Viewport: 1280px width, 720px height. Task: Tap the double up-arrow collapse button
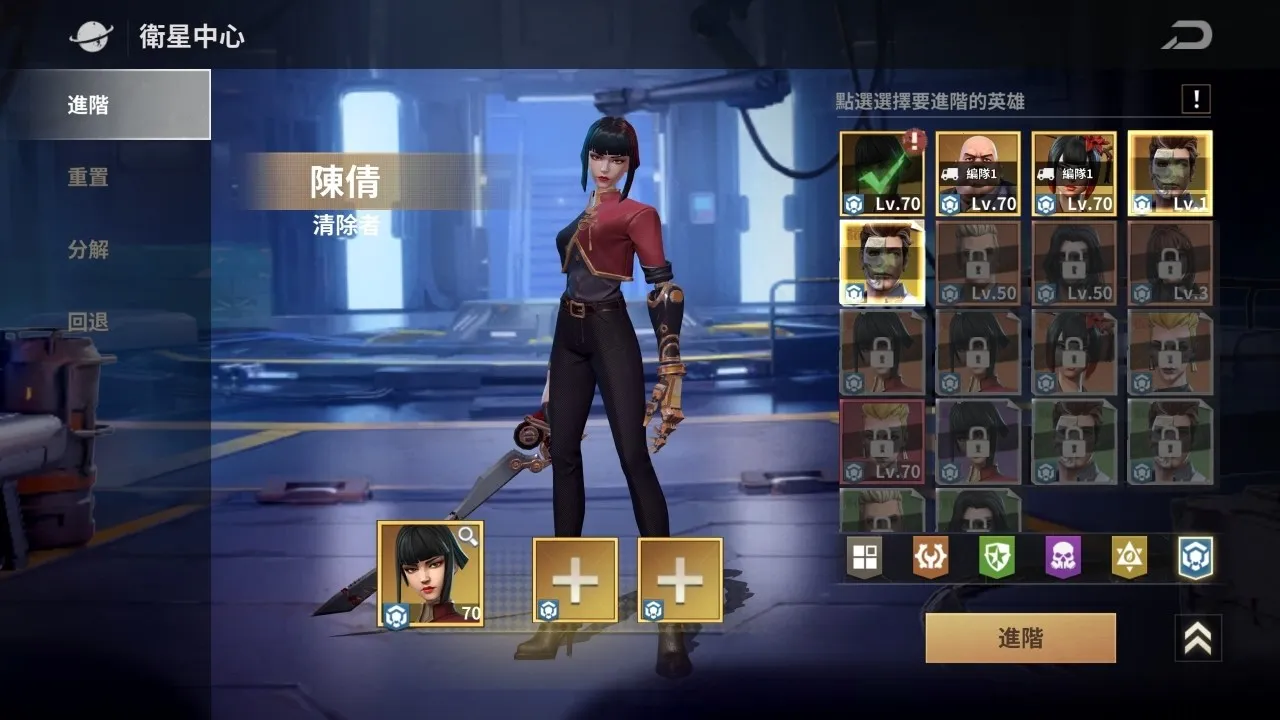[1197, 638]
